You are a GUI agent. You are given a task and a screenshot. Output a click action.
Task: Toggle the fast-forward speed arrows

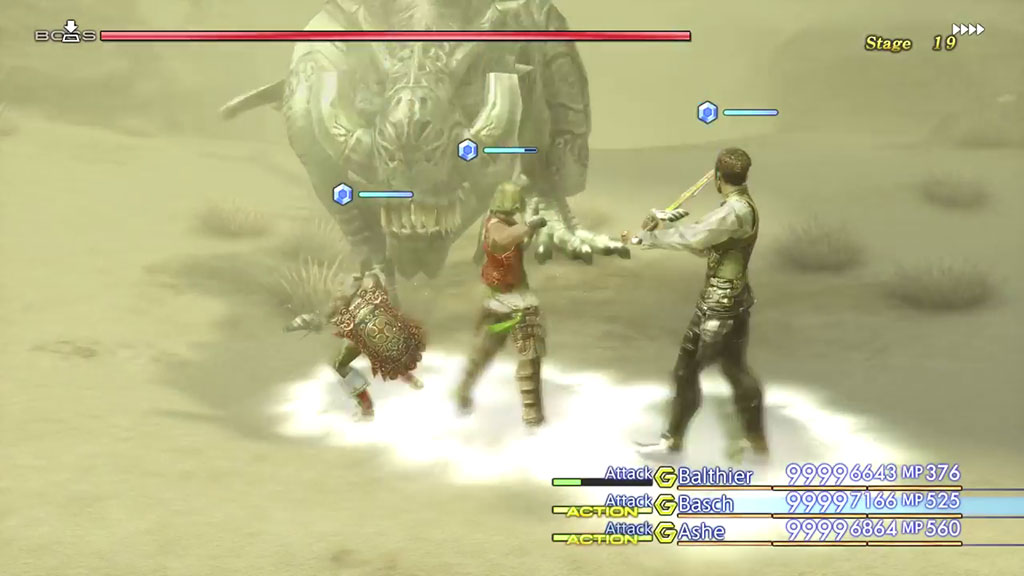click(x=968, y=30)
